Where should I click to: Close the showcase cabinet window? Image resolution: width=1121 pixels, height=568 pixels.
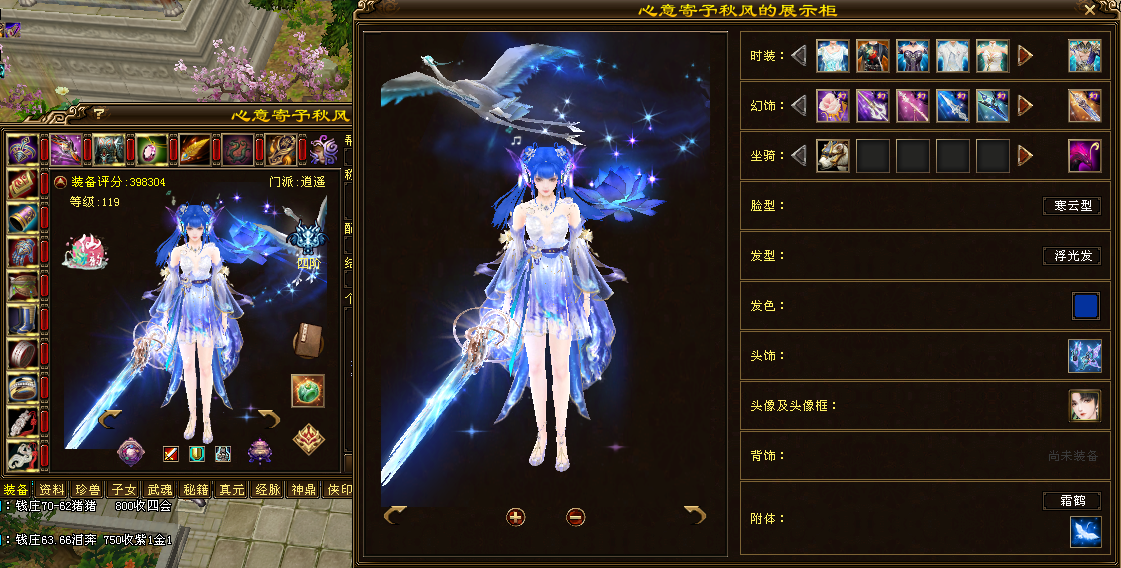click(1090, 10)
